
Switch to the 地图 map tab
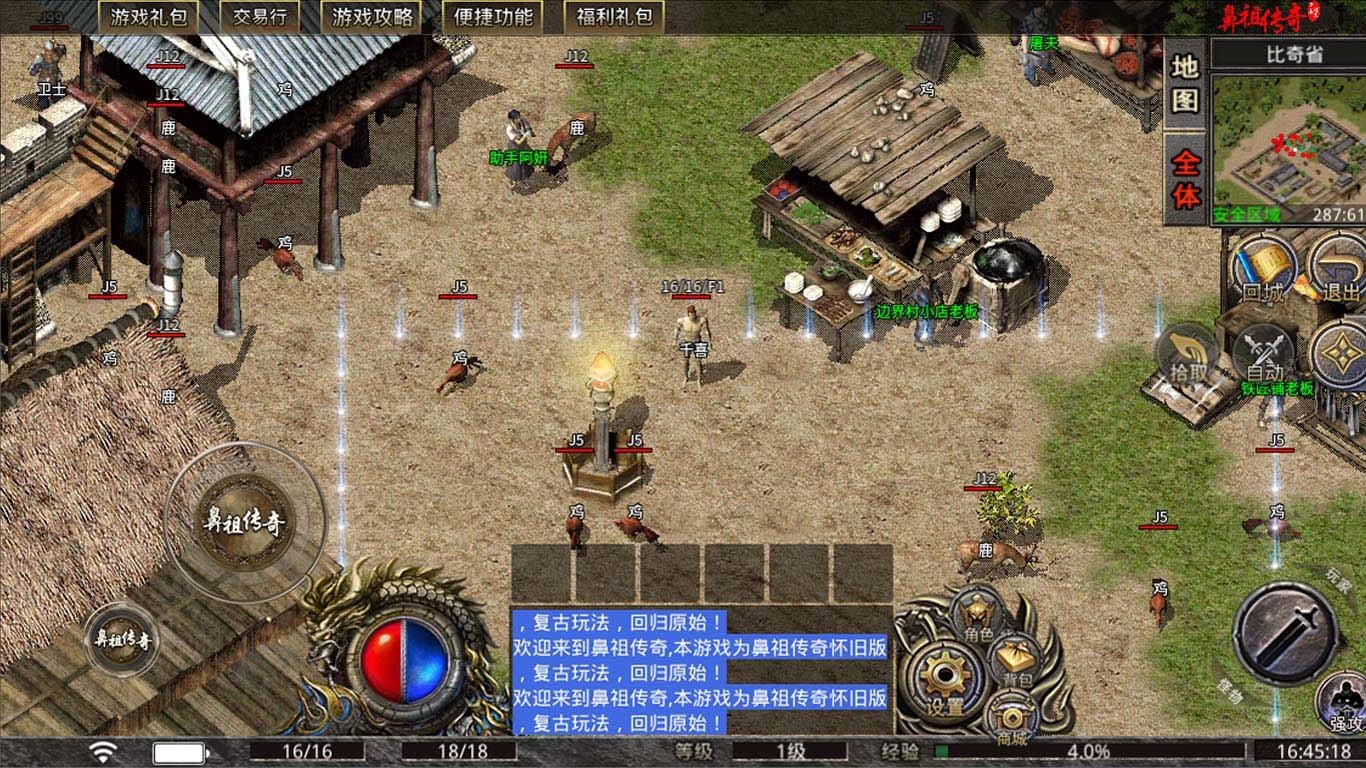click(x=1186, y=83)
